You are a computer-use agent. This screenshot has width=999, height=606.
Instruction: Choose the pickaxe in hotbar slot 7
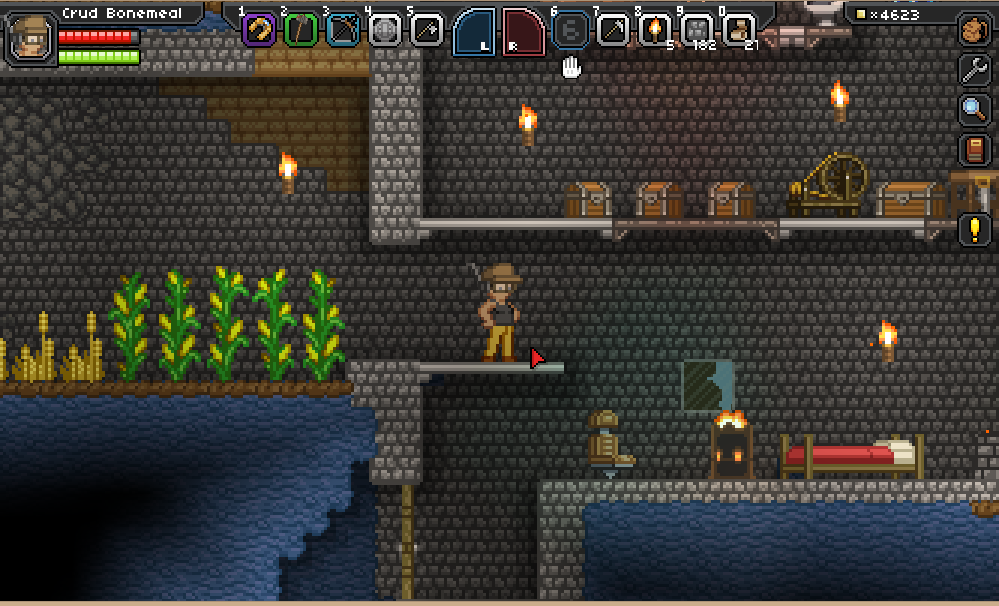613,30
